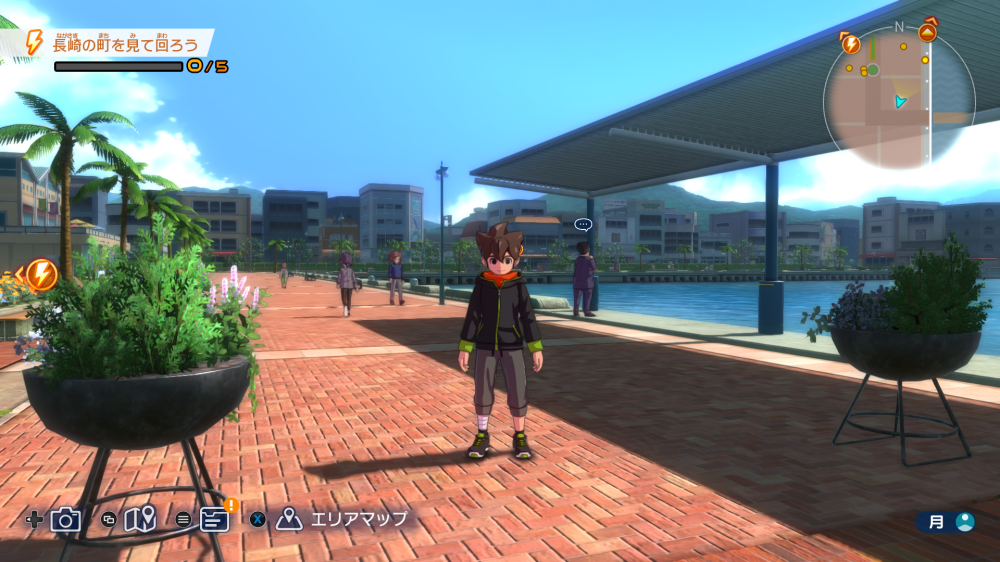Open the folded map with pin icon
The image size is (1000, 562).
point(140,519)
